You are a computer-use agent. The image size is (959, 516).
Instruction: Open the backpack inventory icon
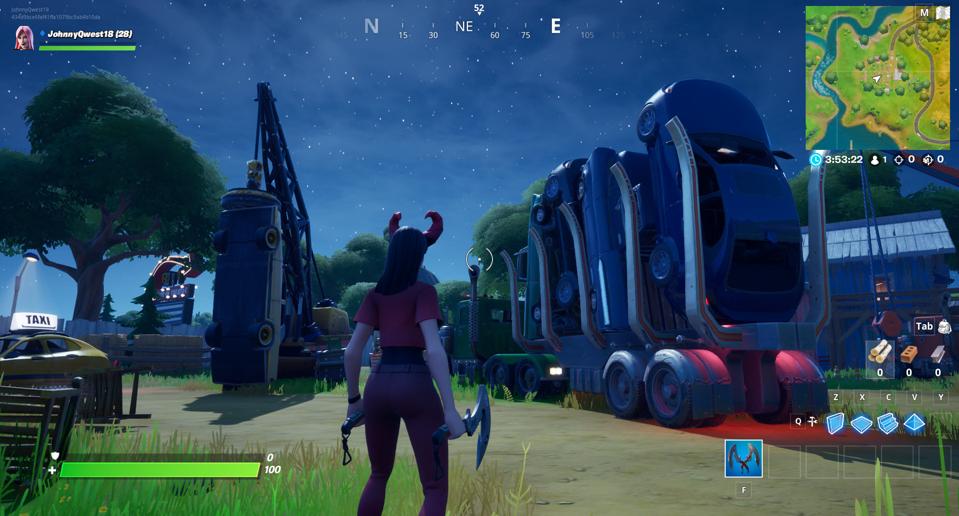[x=943, y=326]
